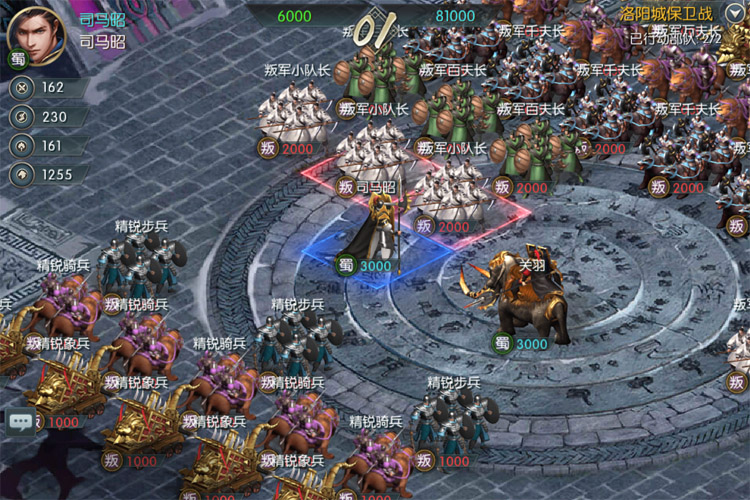Select the 关羽 hero unit

[x=522, y=297]
